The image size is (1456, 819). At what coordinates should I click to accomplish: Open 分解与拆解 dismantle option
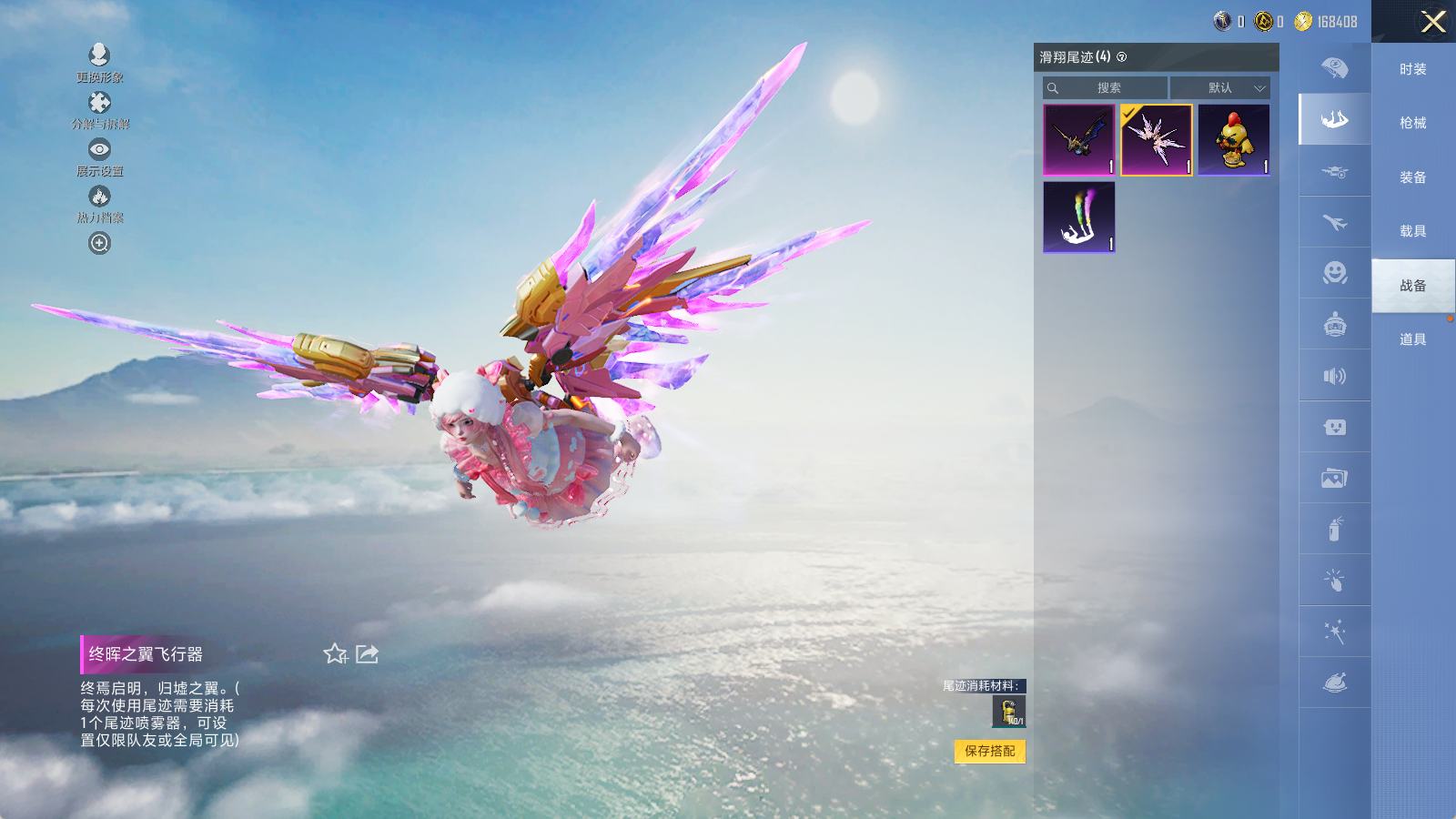[99, 109]
